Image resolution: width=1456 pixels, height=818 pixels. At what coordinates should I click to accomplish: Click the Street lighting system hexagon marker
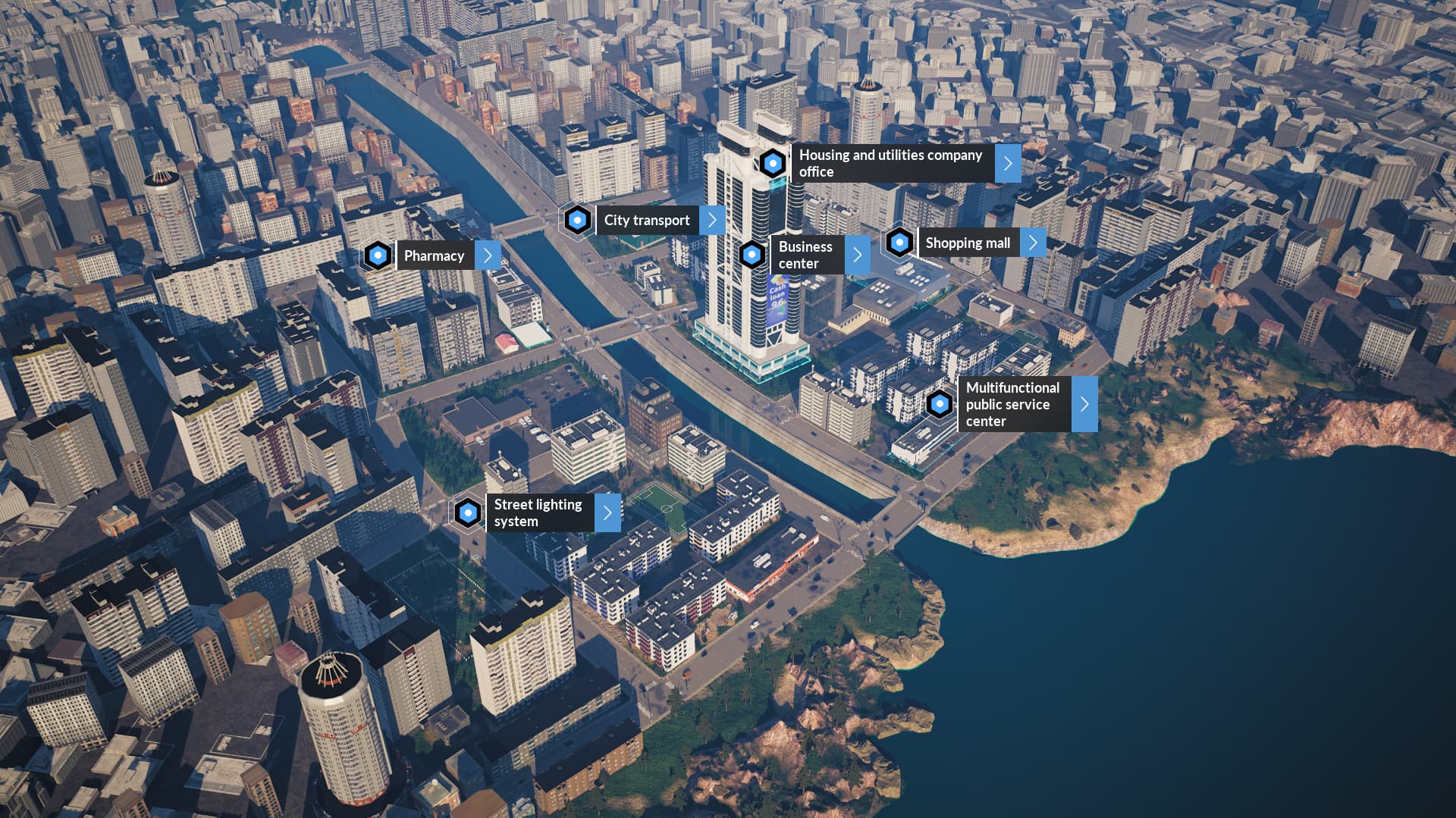point(468,512)
